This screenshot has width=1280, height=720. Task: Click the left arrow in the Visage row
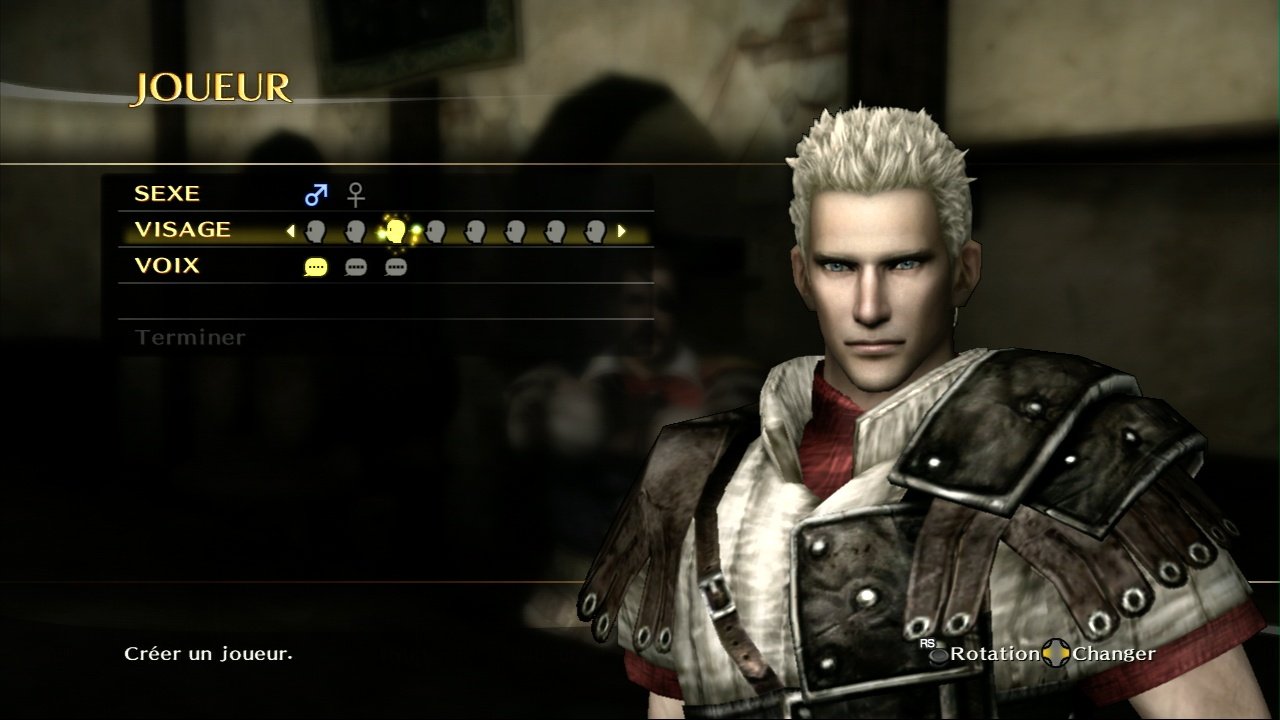pos(291,231)
